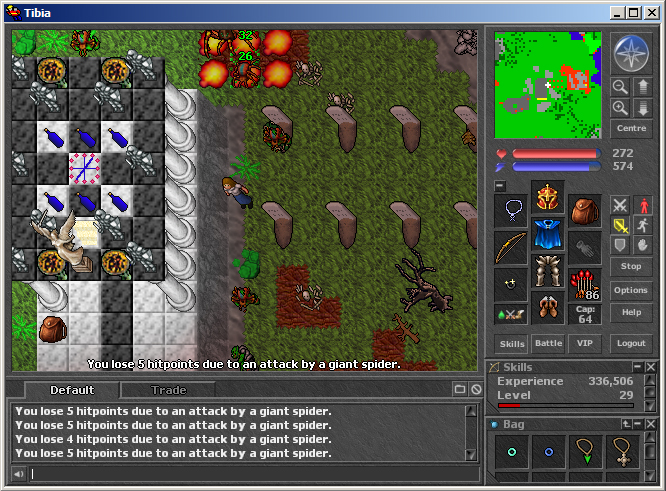This screenshot has width=666, height=491.
Task: Select the Default chat tab
Action: (72, 390)
